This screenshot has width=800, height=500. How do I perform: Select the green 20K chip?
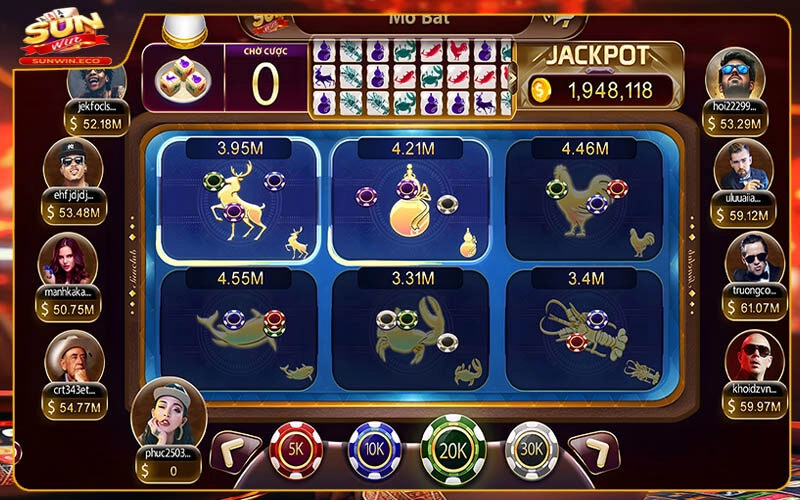pyautogui.click(x=453, y=449)
